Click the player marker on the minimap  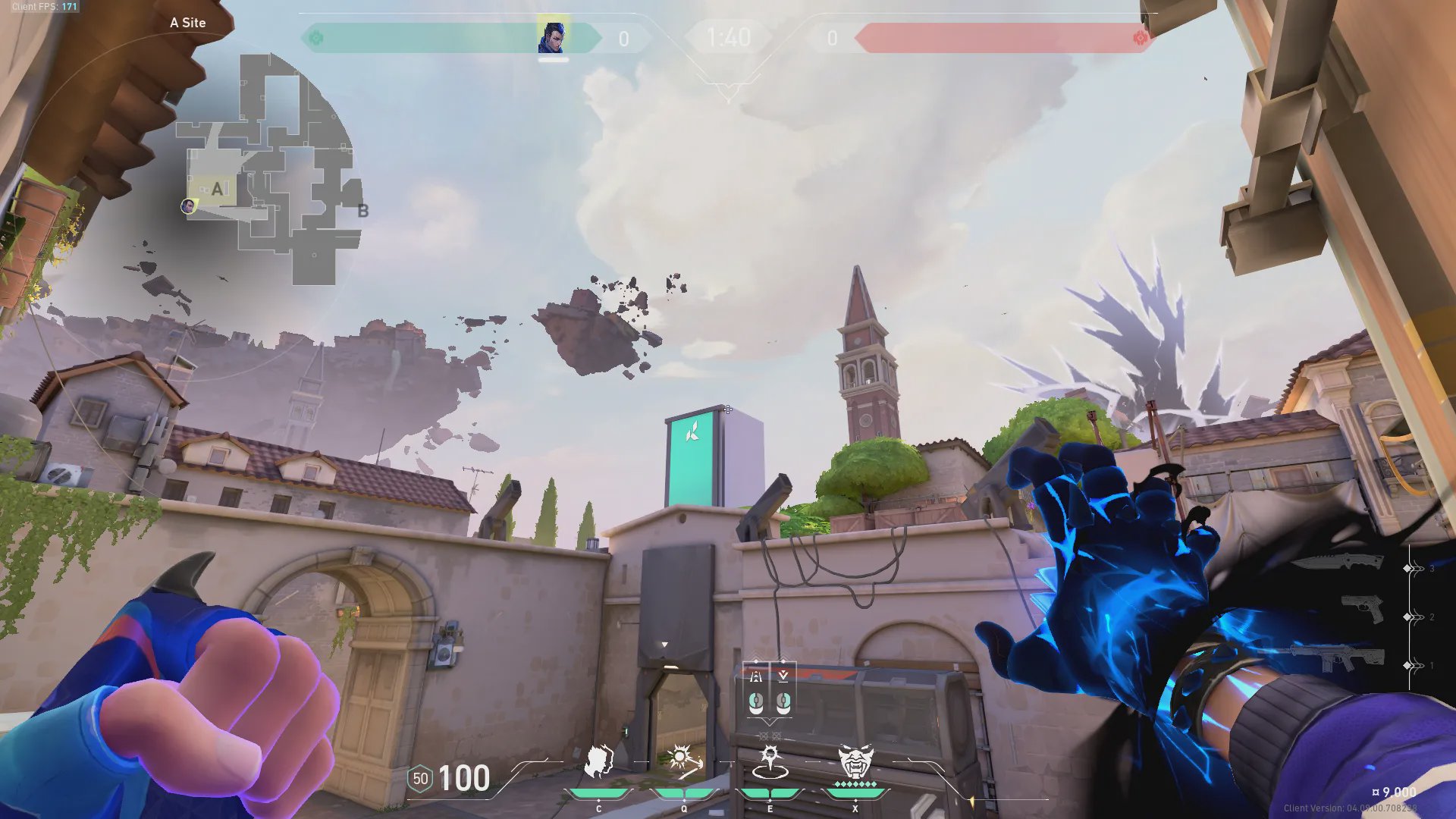click(187, 206)
